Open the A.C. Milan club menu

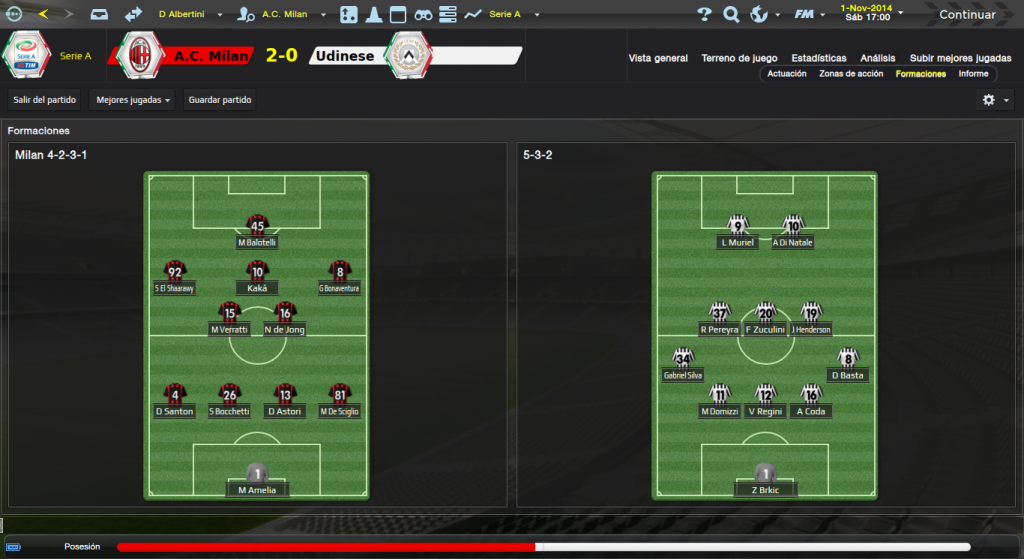287,15
